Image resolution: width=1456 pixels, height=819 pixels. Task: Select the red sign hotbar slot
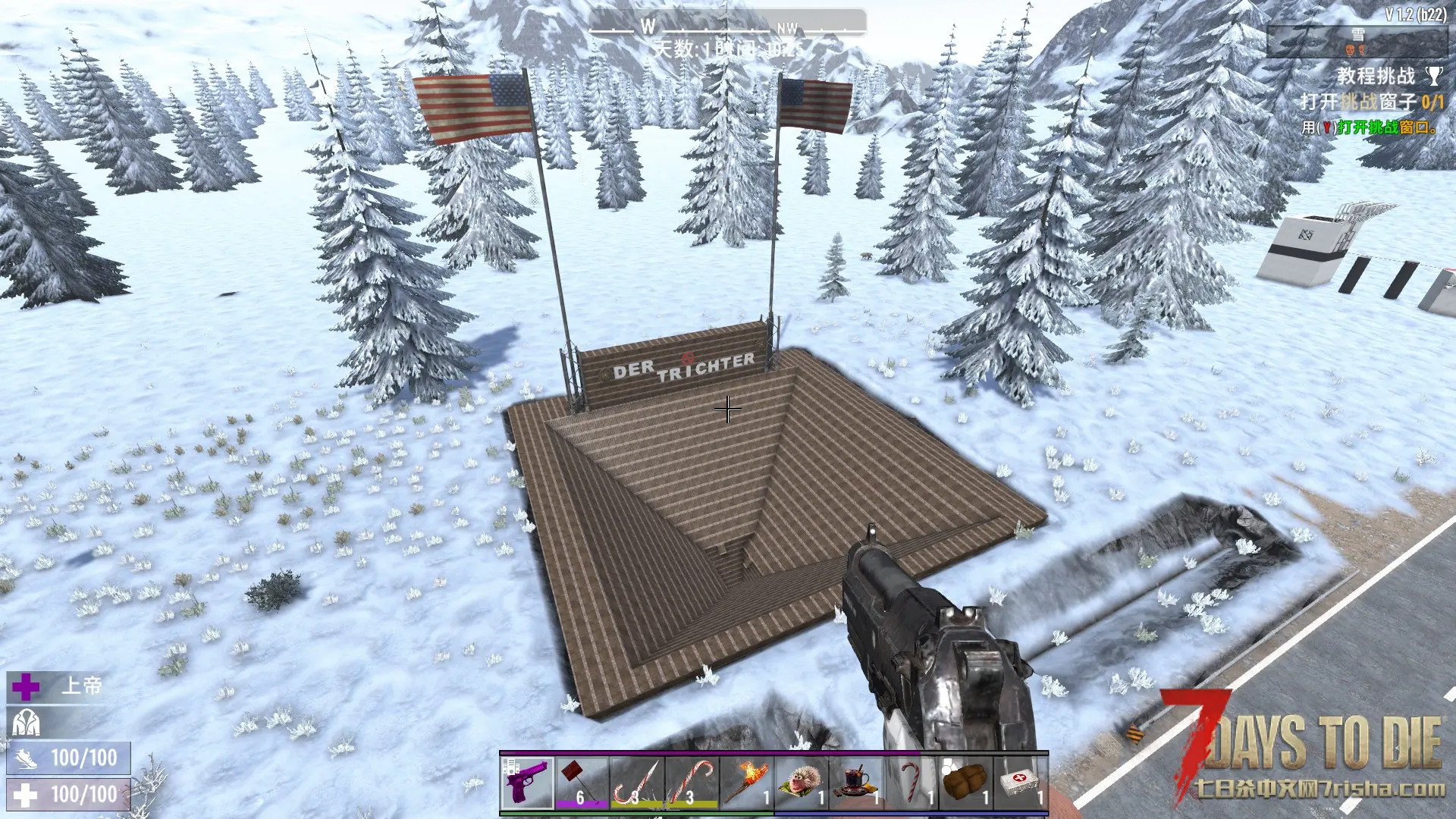coord(582,783)
